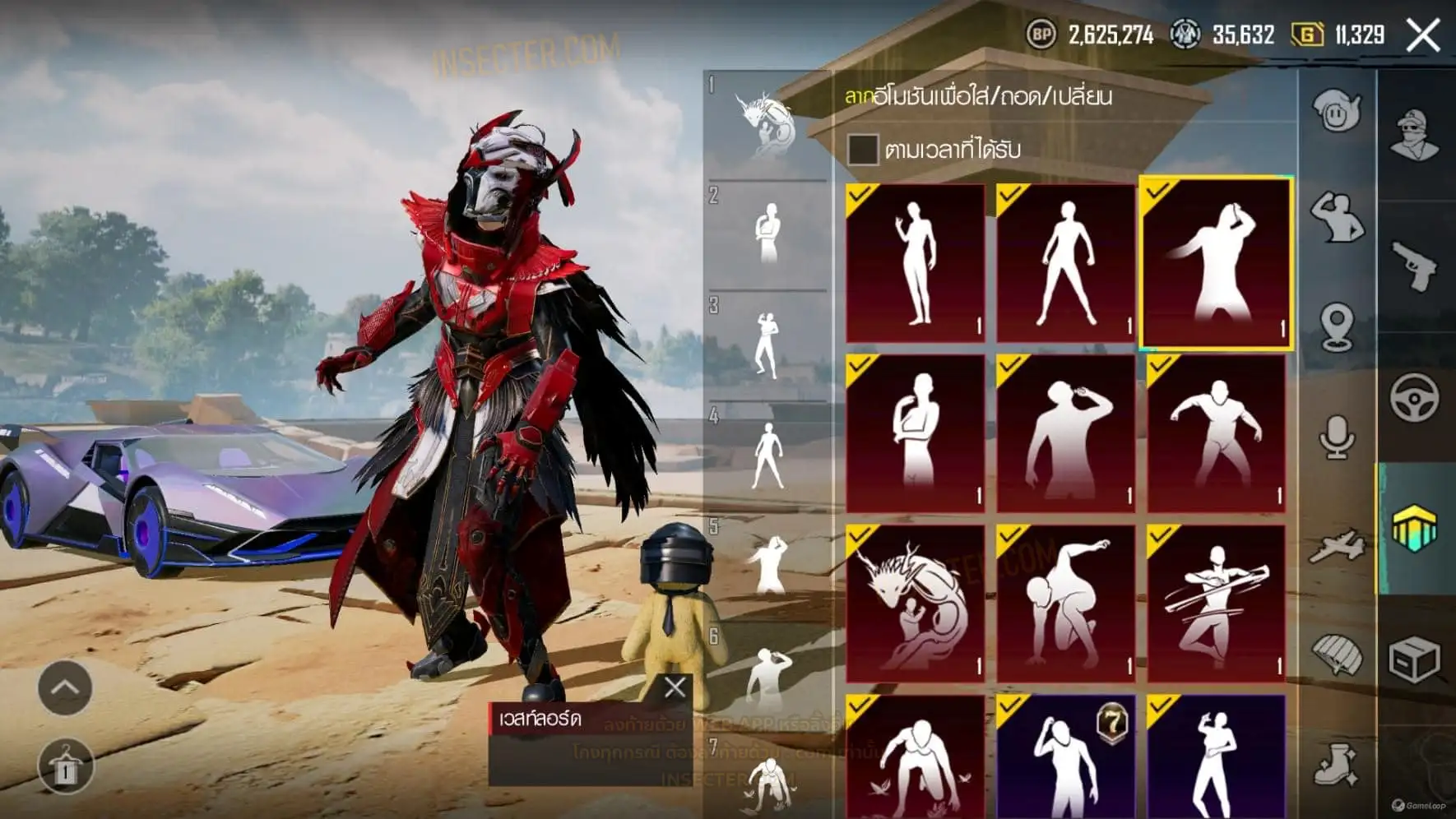Switch to the airplane skins subcategory

(1337, 546)
